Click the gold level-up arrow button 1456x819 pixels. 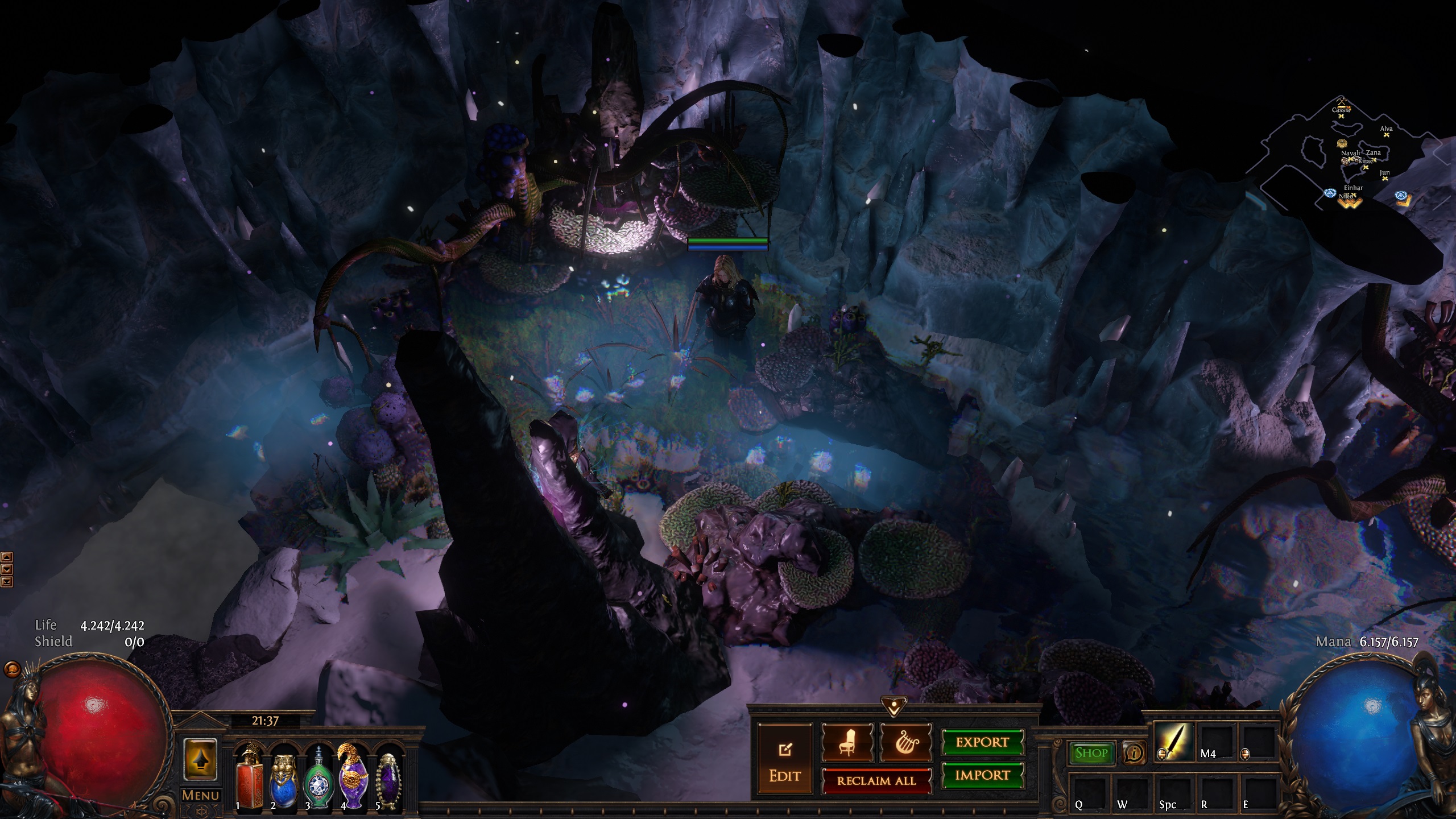click(x=200, y=760)
